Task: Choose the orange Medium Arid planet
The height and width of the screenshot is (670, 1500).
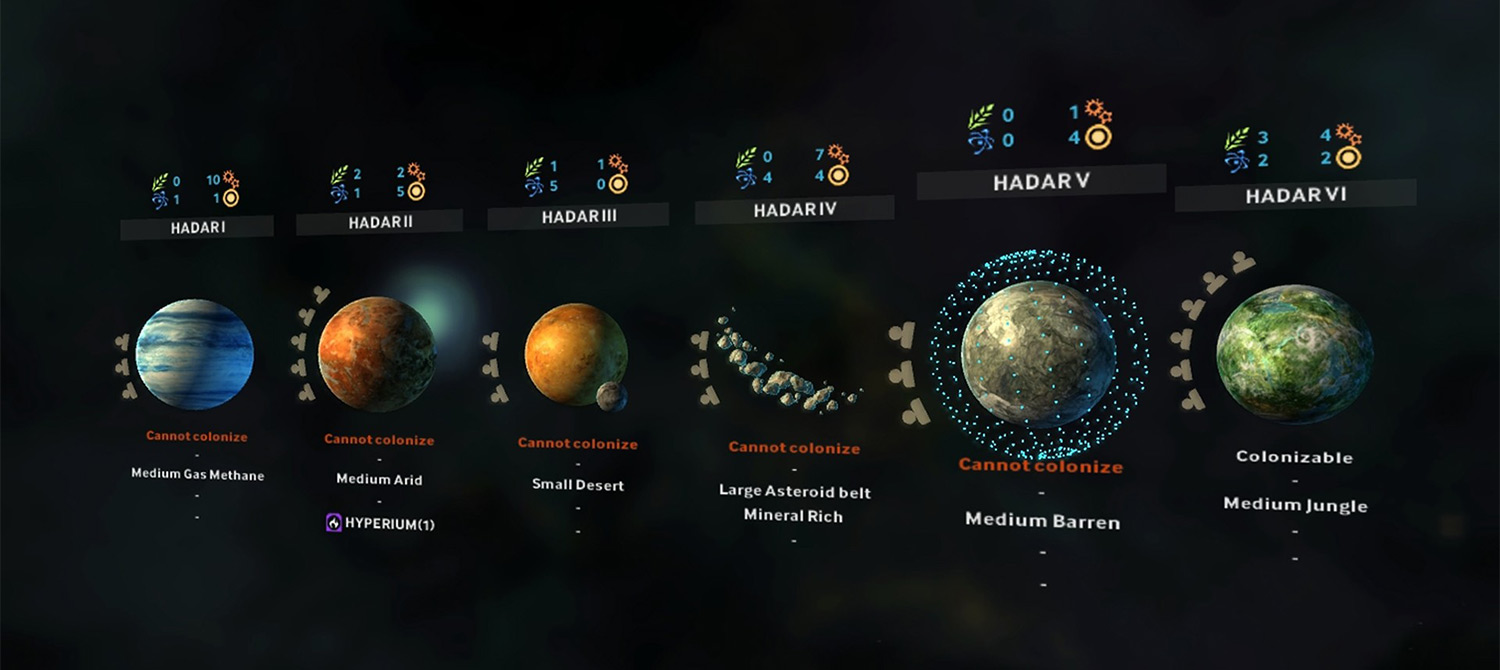Action: (377, 354)
